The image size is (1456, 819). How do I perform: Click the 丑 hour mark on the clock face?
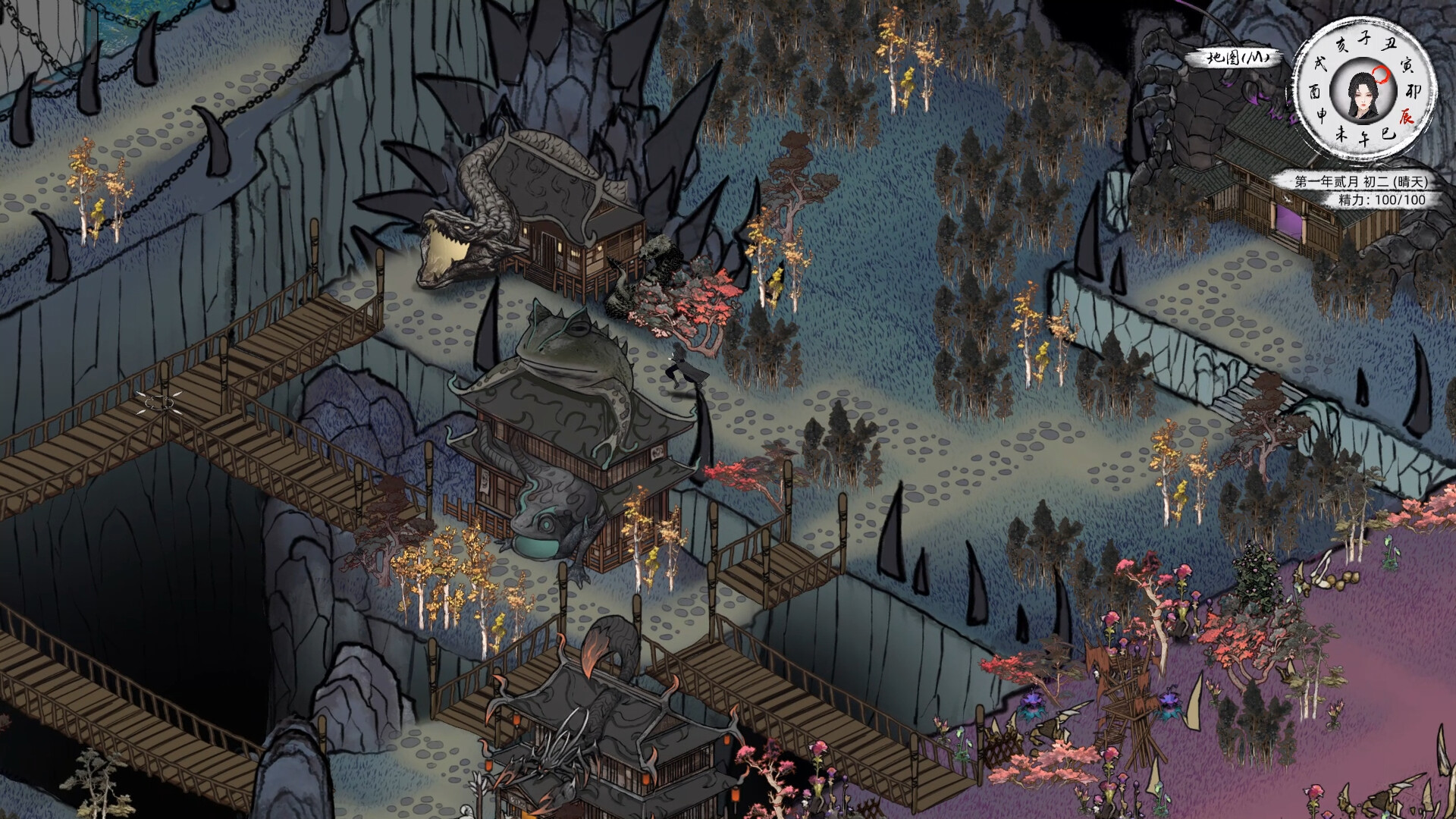click(1387, 44)
